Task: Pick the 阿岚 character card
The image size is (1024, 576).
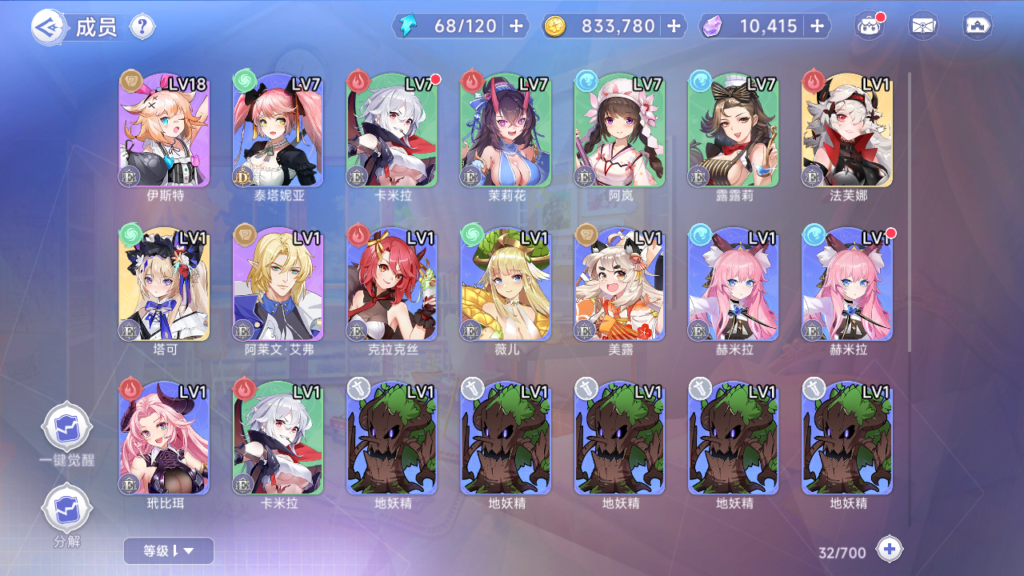Action: click(x=620, y=130)
